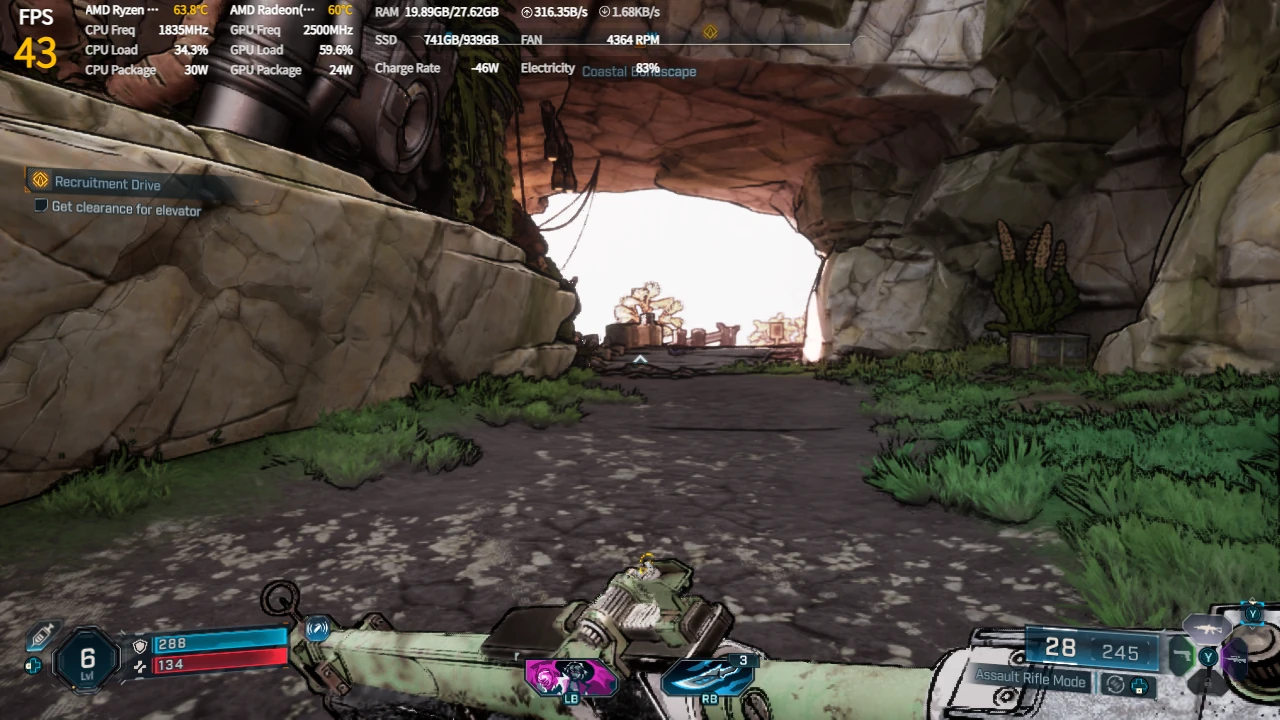Toggle the weapon lock icon below the Y prompt
1280x720 pixels.
(x=1208, y=683)
